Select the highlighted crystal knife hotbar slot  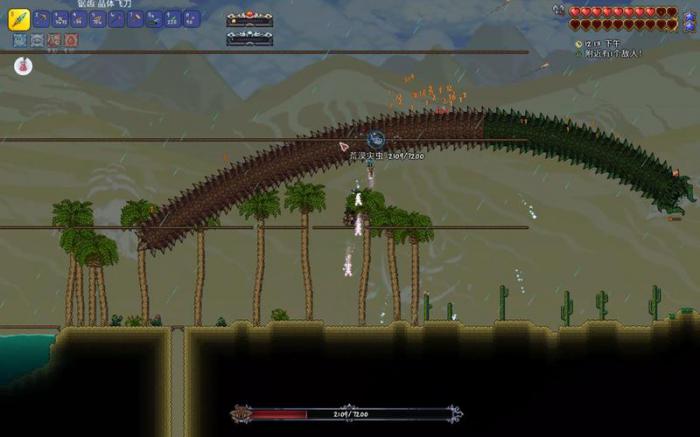[x=18, y=19]
